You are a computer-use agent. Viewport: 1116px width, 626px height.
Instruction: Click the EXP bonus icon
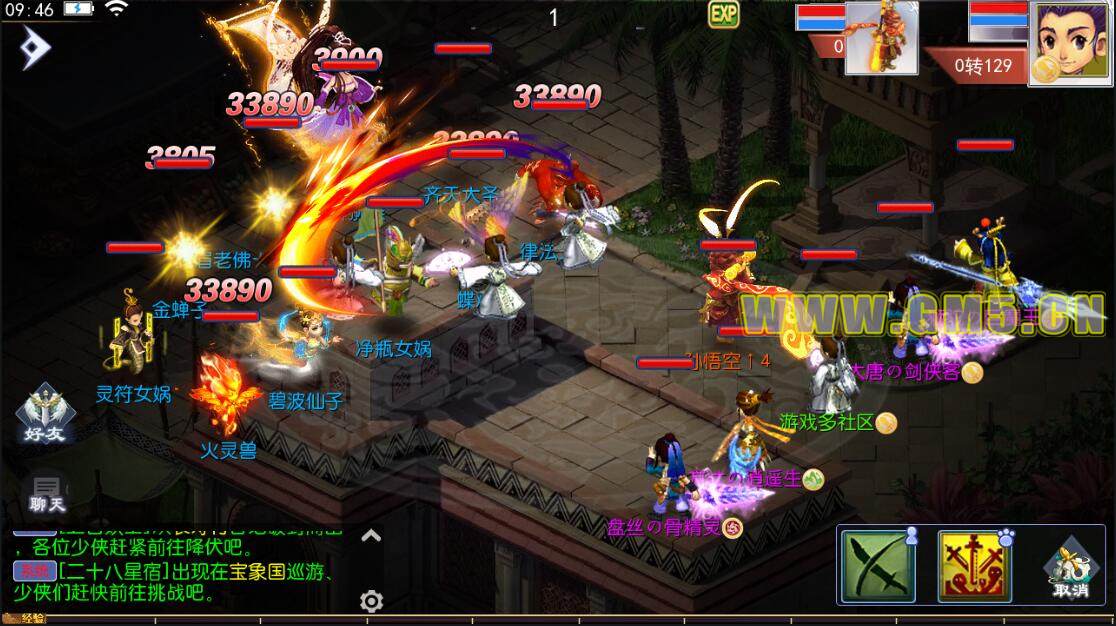coord(723,15)
